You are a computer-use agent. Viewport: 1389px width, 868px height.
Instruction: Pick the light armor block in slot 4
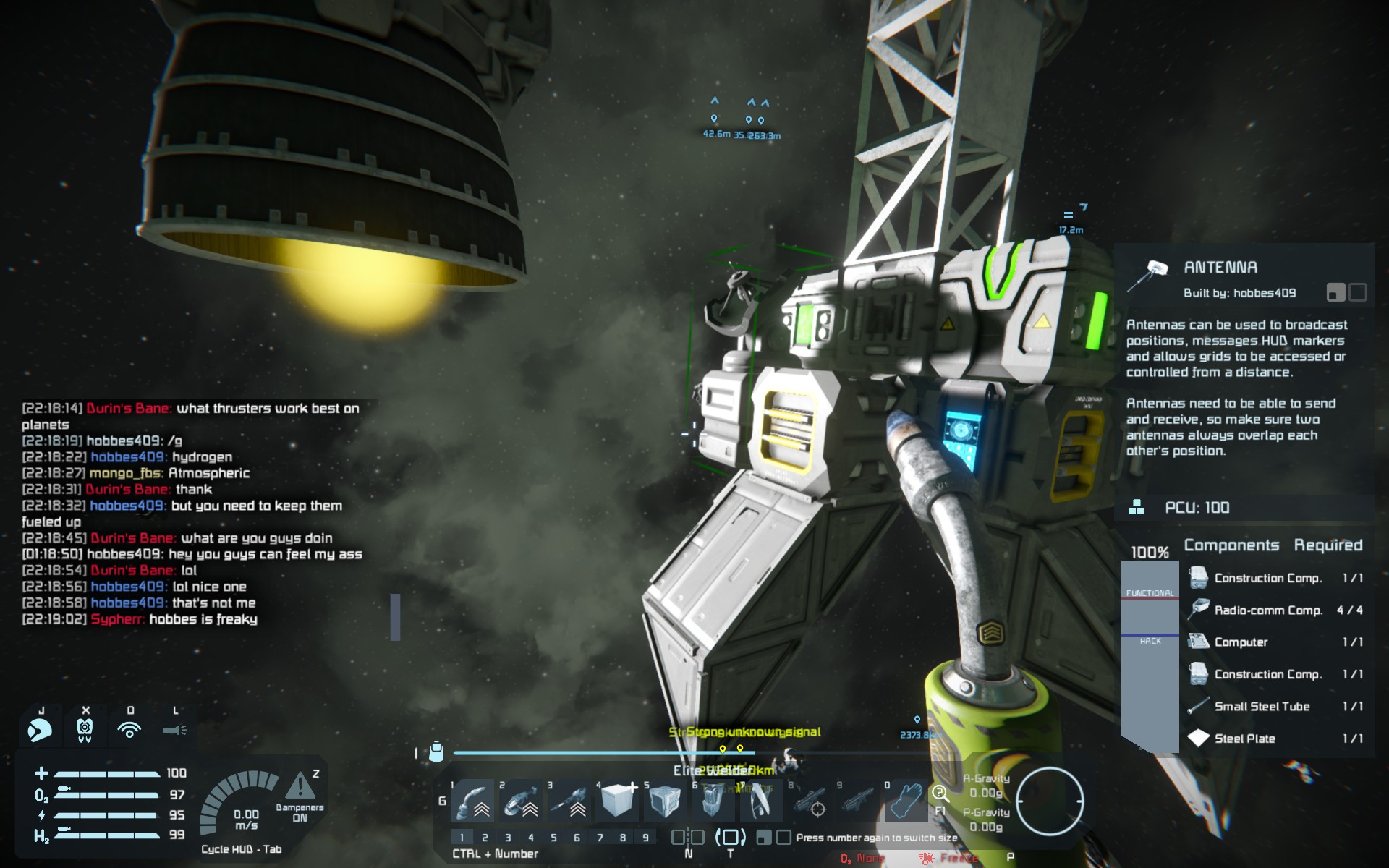click(x=617, y=802)
